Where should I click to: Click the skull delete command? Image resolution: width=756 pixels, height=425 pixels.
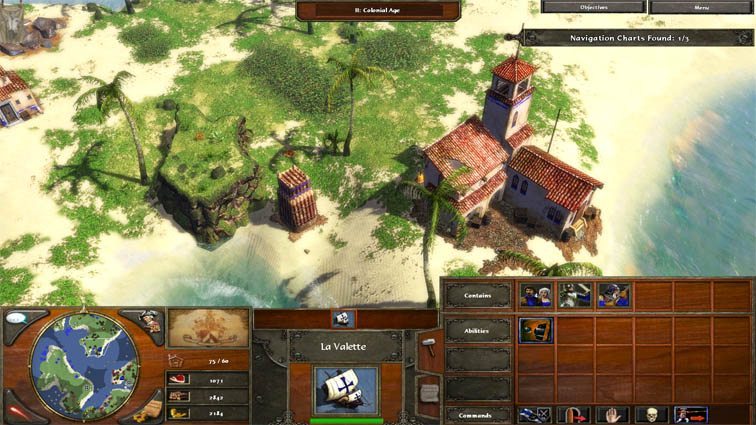point(652,413)
